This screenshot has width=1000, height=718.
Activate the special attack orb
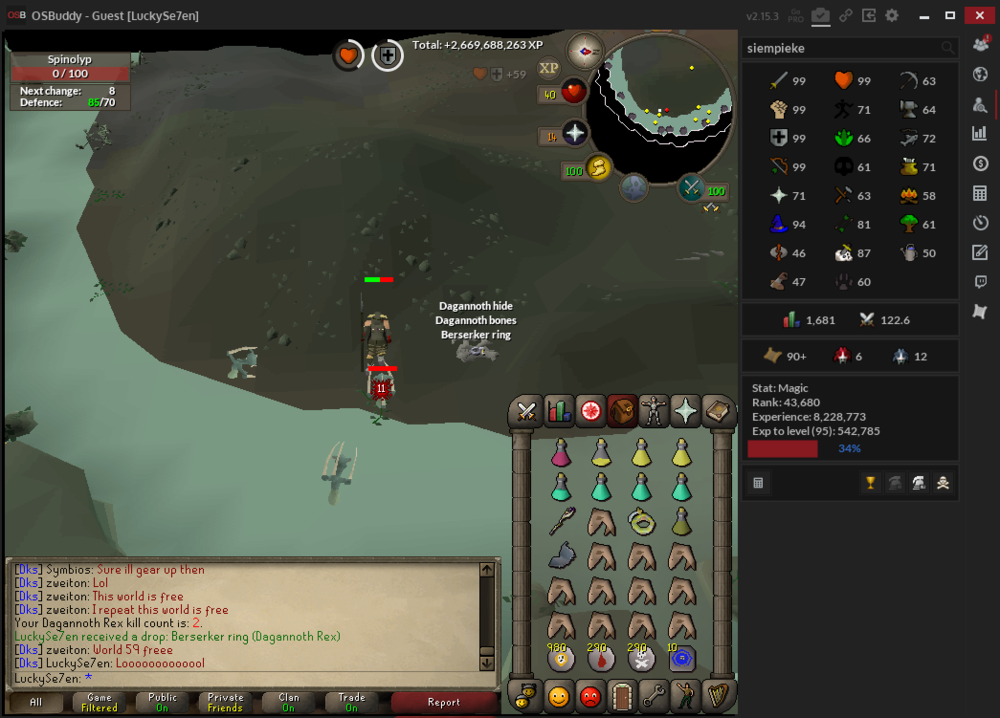(x=691, y=187)
